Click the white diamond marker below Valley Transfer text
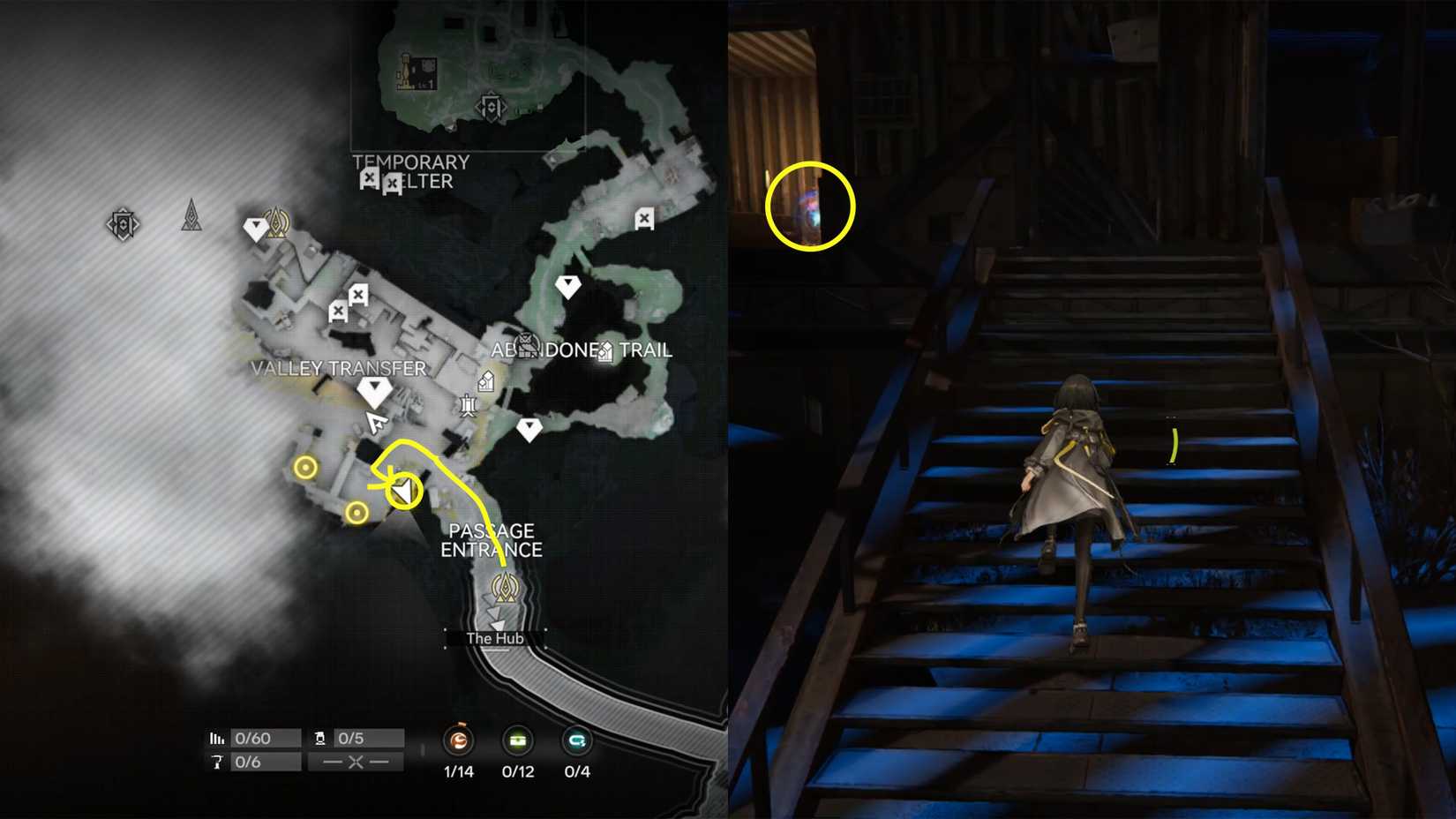Viewport: 1456px width, 819px height. 374,389
